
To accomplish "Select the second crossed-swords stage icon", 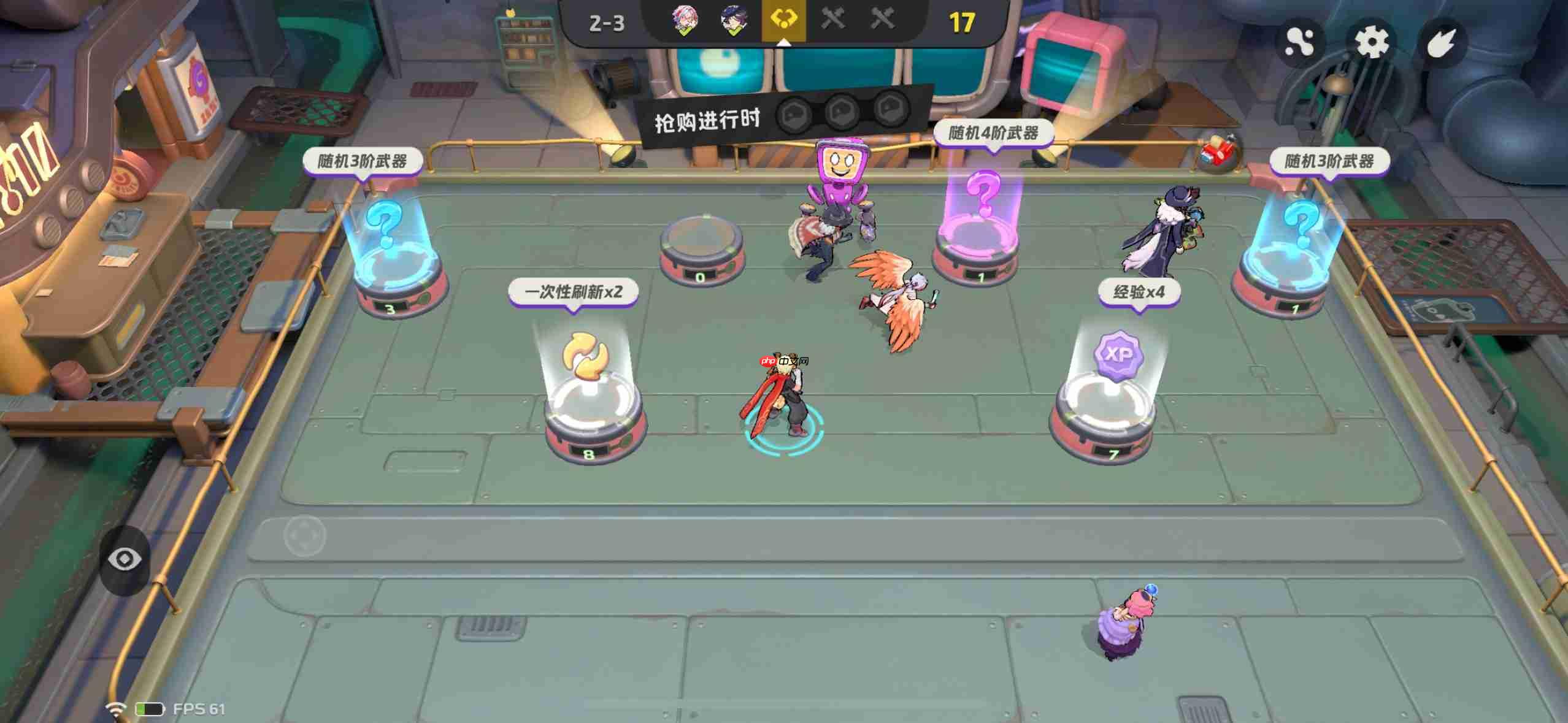I will (882, 19).
